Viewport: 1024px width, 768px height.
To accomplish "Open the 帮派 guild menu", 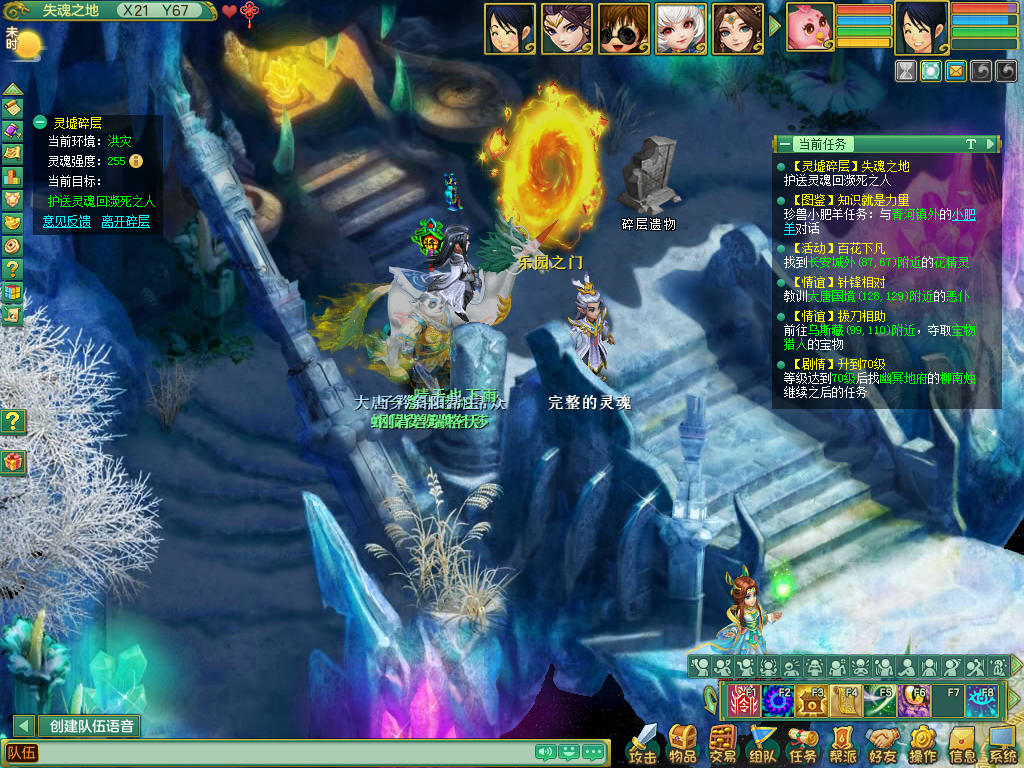I will click(843, 743).
